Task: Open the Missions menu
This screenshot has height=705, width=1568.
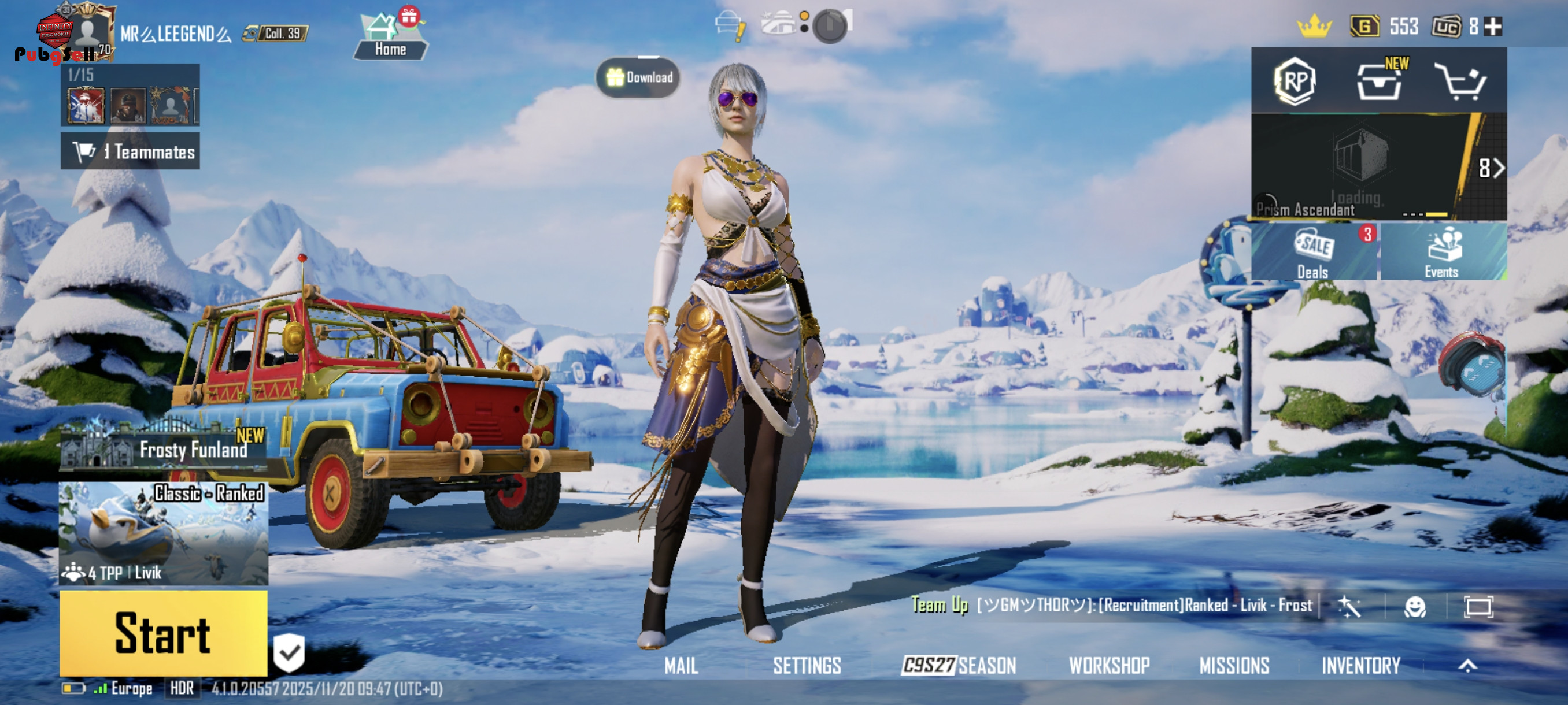Action: pos(1234,666)
